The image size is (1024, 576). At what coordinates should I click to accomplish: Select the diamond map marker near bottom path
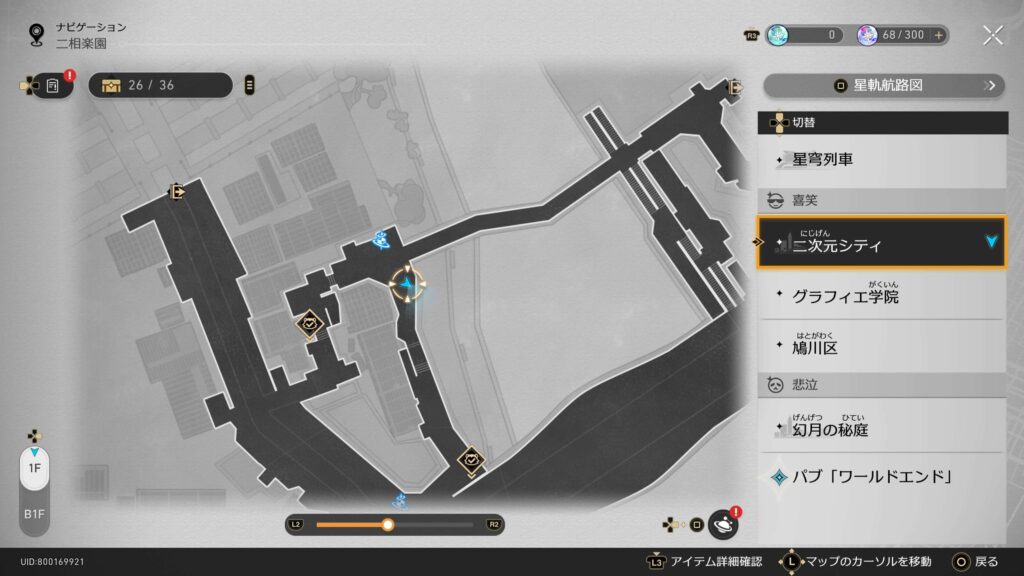[471, 460]
